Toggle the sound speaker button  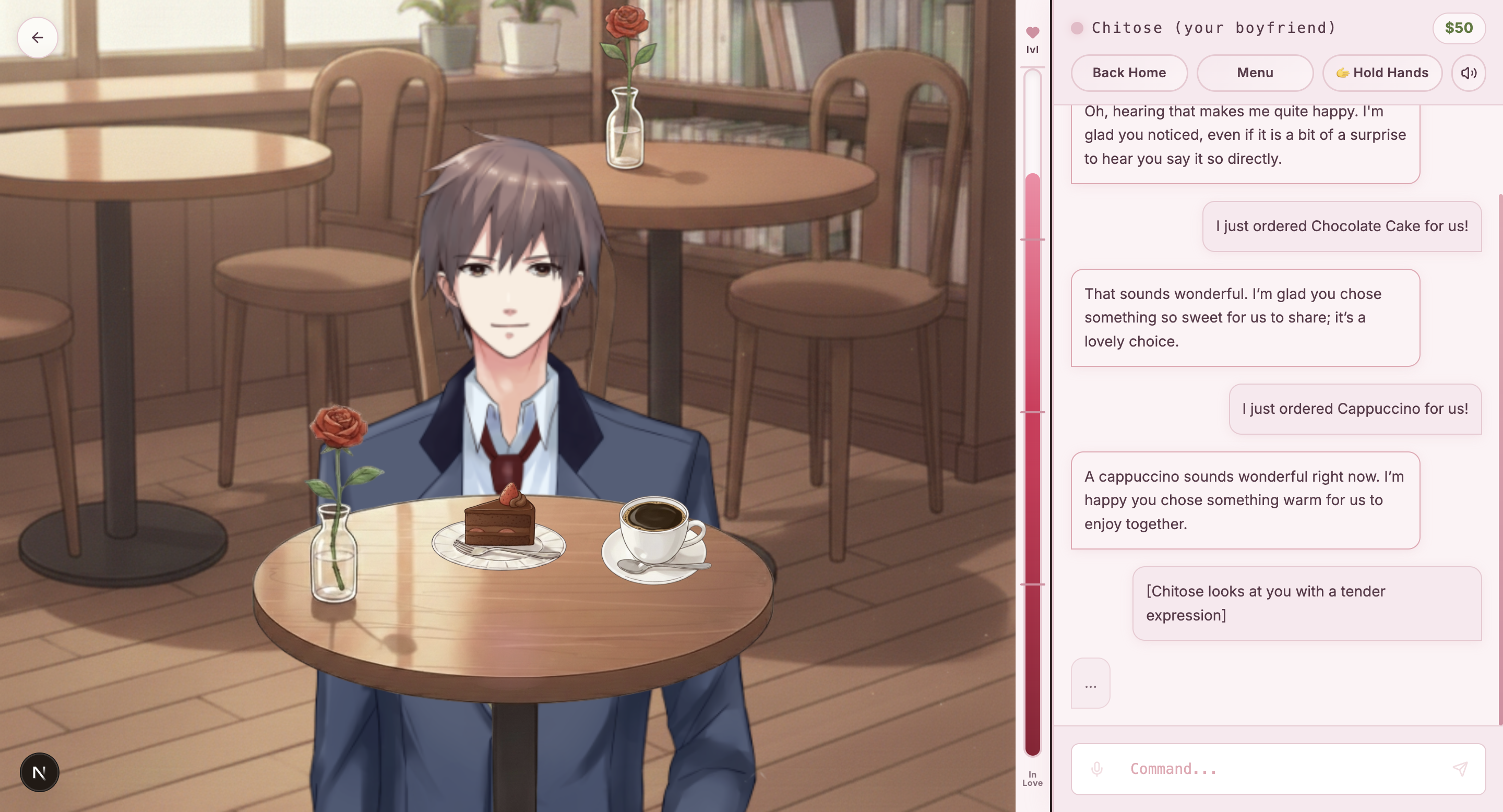point(1468,73)
